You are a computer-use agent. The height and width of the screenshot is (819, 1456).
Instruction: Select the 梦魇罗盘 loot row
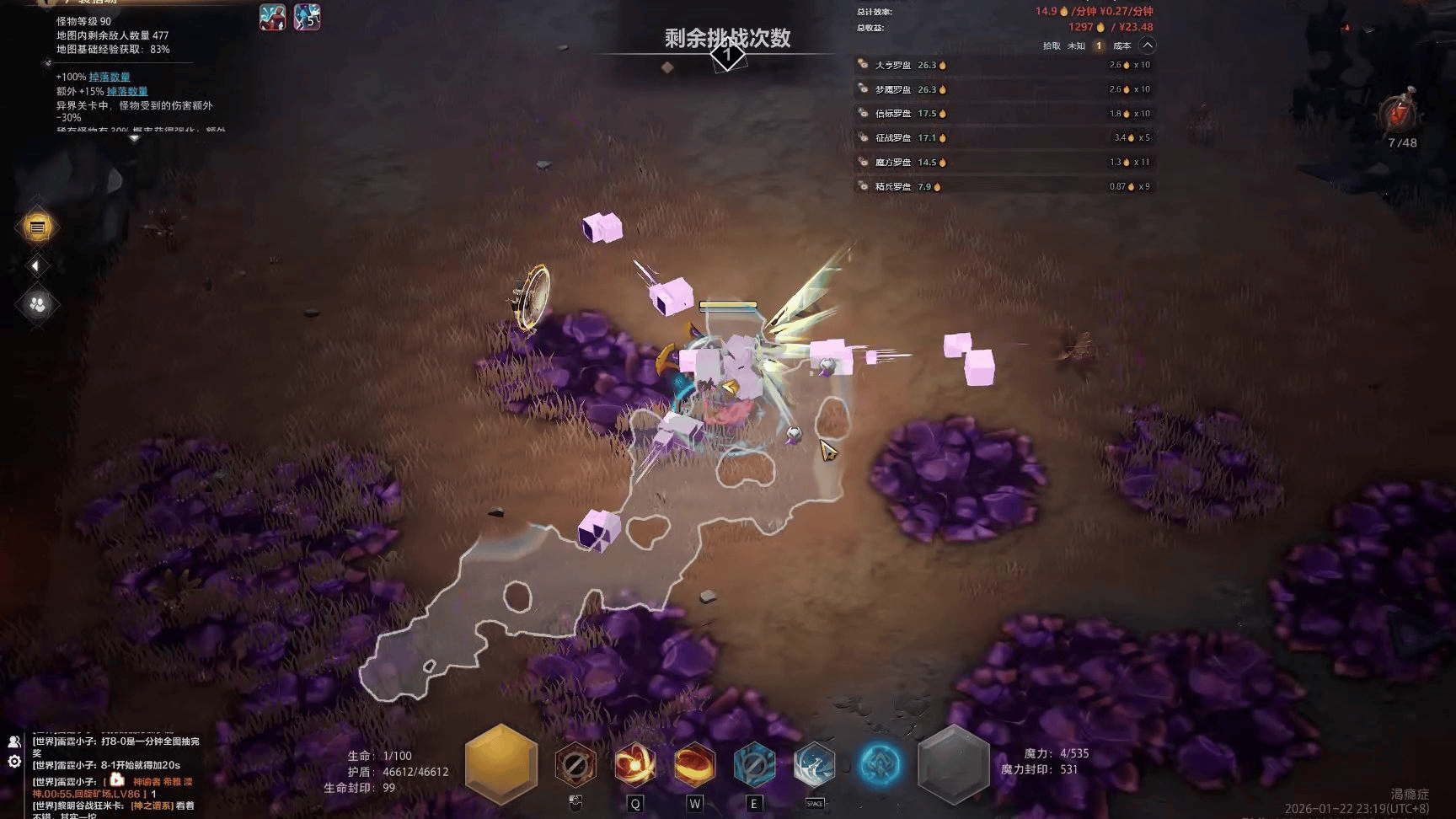(x=1003, y=89)
